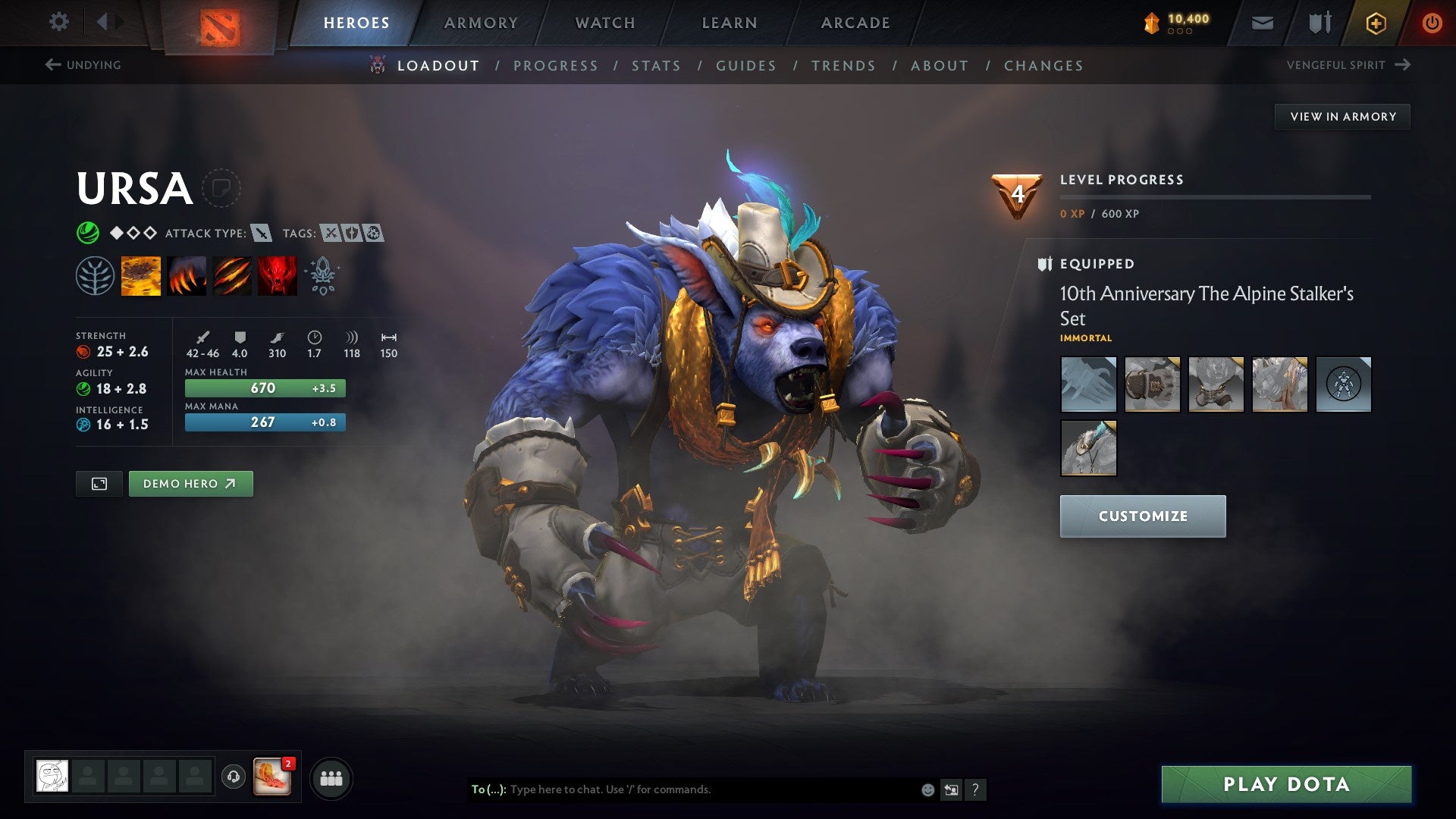Click View in Armory
The image size is (1456, 819).
click(x=1342, y=116)
